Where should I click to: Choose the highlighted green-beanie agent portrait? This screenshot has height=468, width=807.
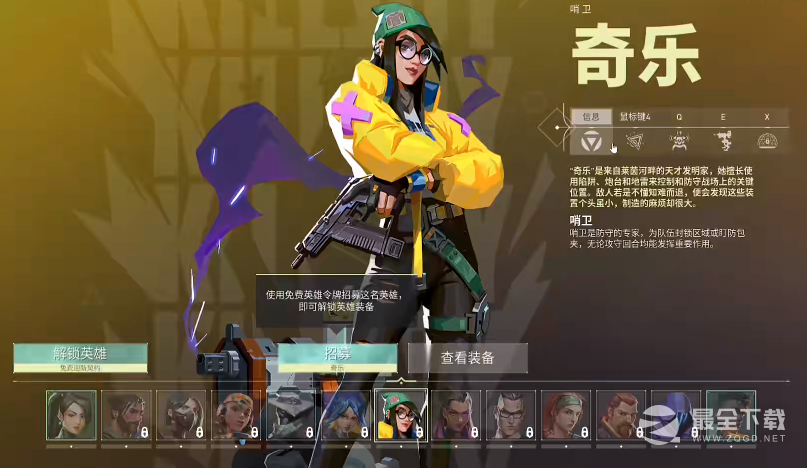pyautogui.click(x=400, y=415)
